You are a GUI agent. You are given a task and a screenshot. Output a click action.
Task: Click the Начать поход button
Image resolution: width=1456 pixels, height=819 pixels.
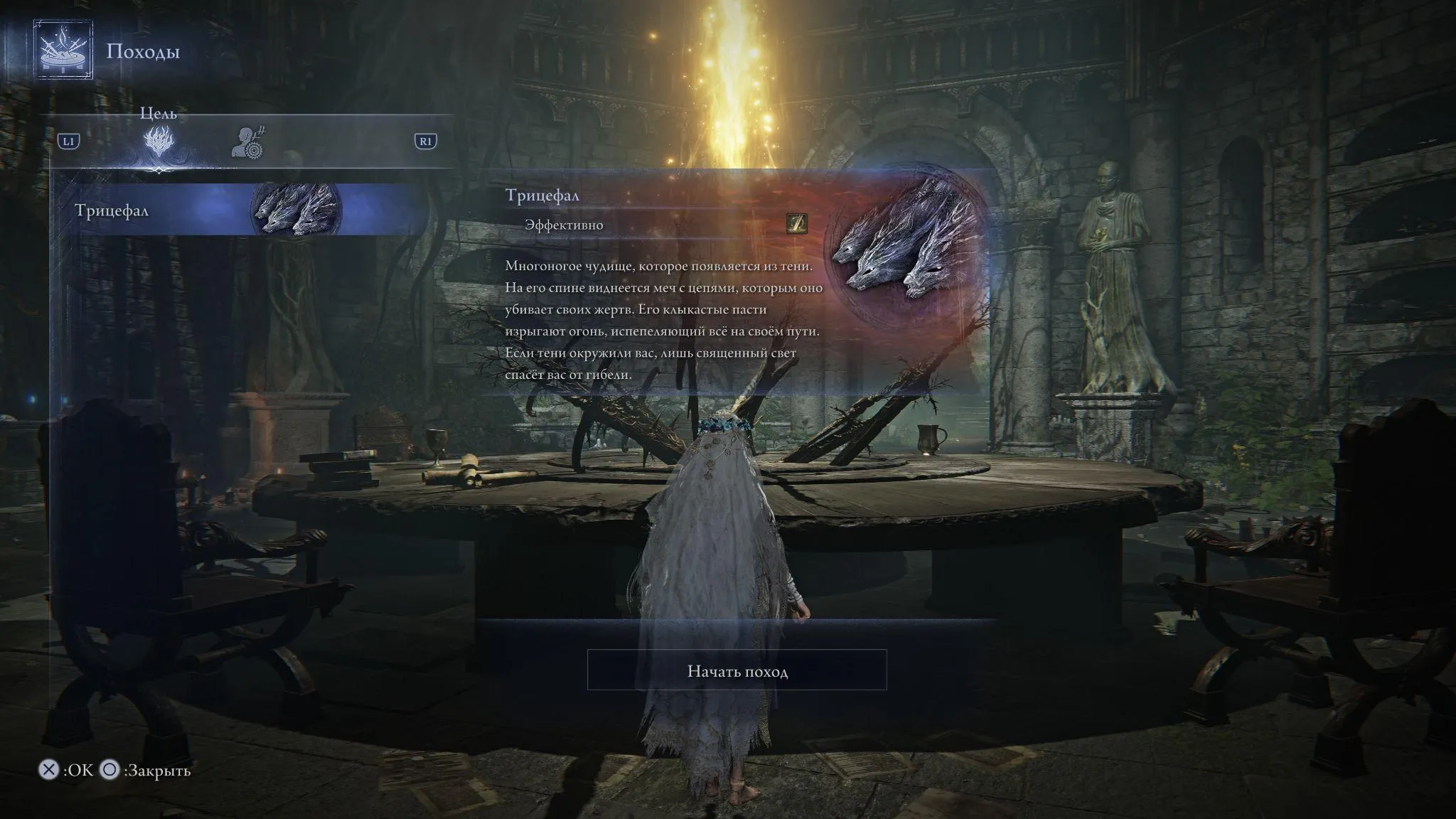click(x=737, y=669)
